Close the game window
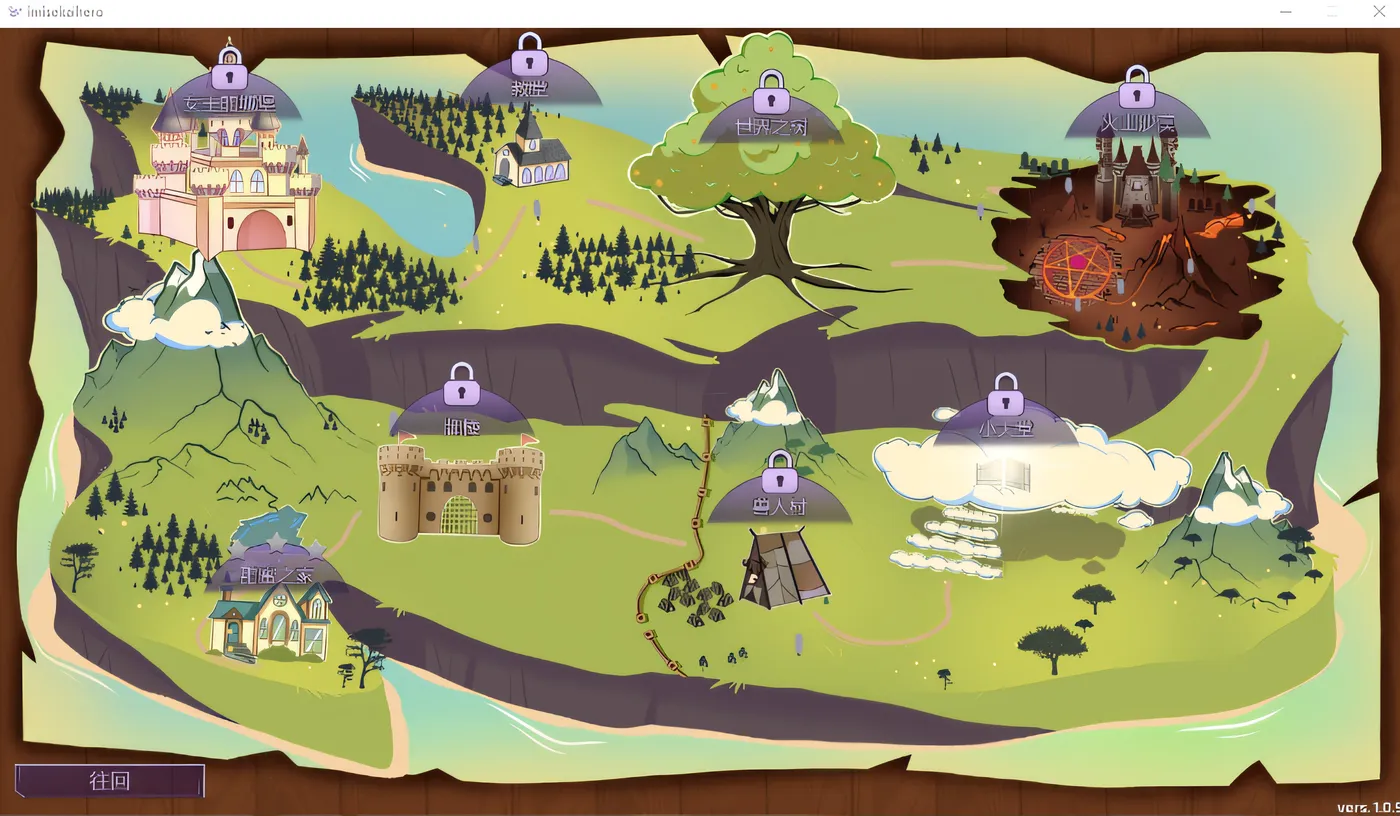The image size is (1400, 816). [x=1378, y=12]
